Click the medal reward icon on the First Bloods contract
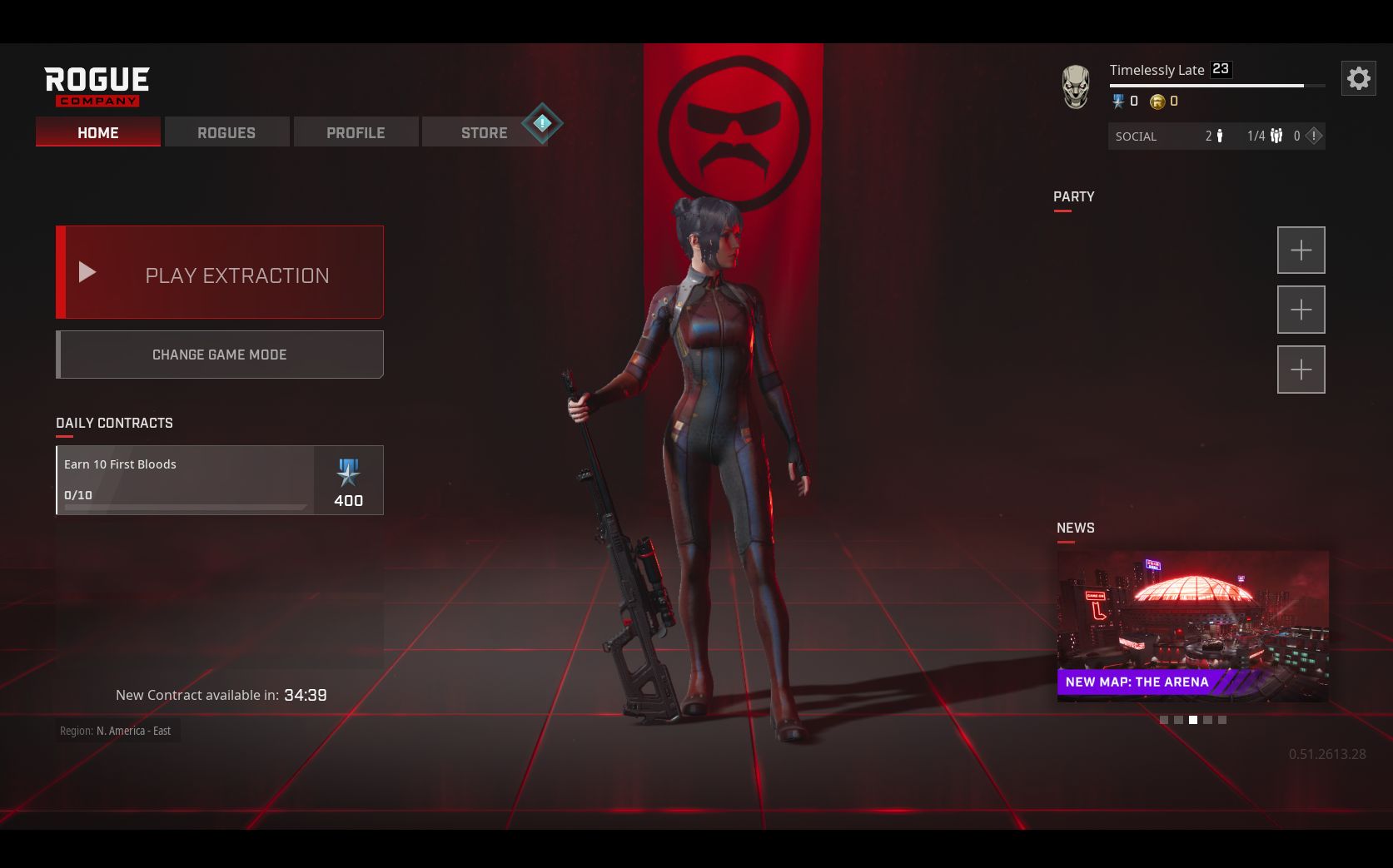1393x868 pixels. [348, 474]
